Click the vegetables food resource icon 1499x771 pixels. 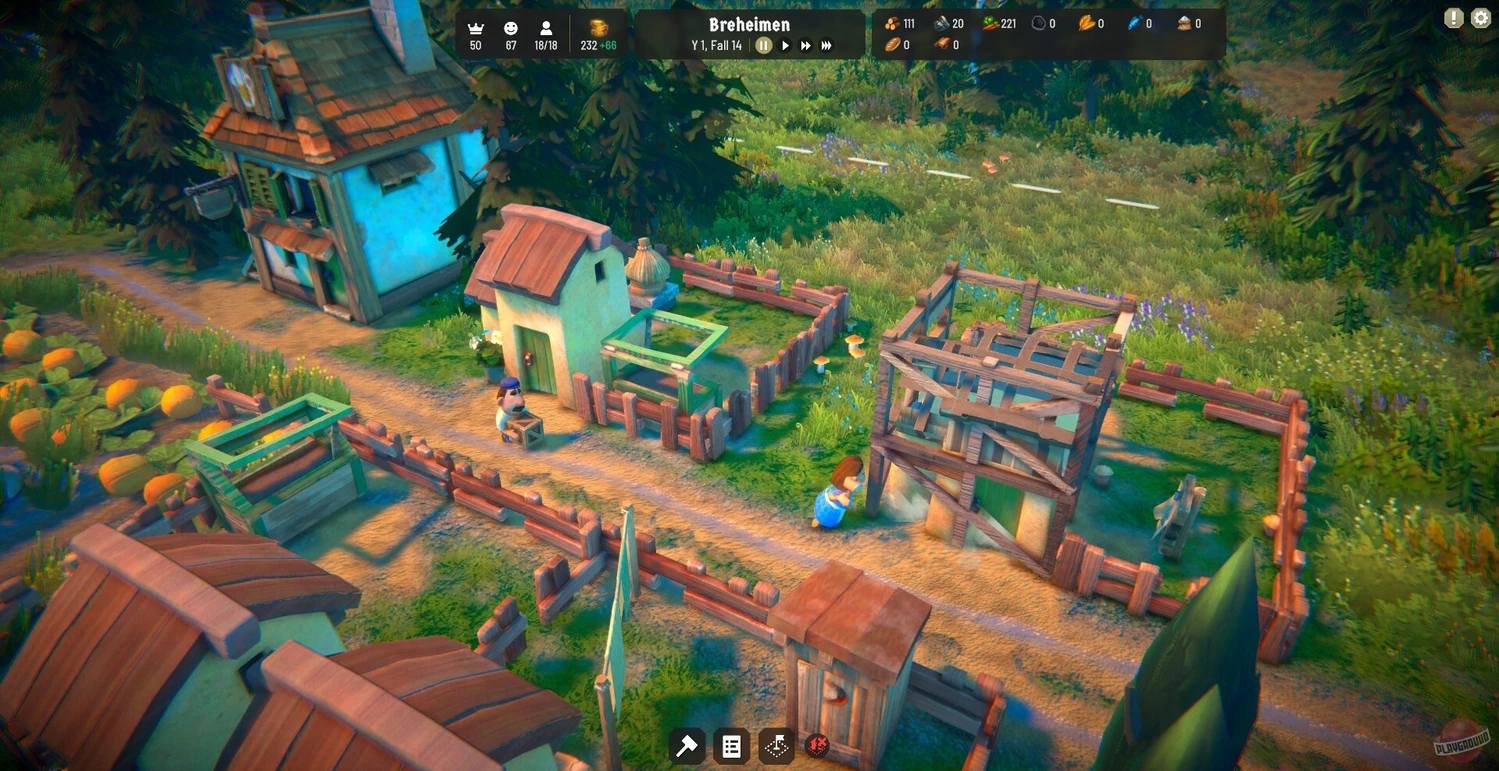point(990,23)
